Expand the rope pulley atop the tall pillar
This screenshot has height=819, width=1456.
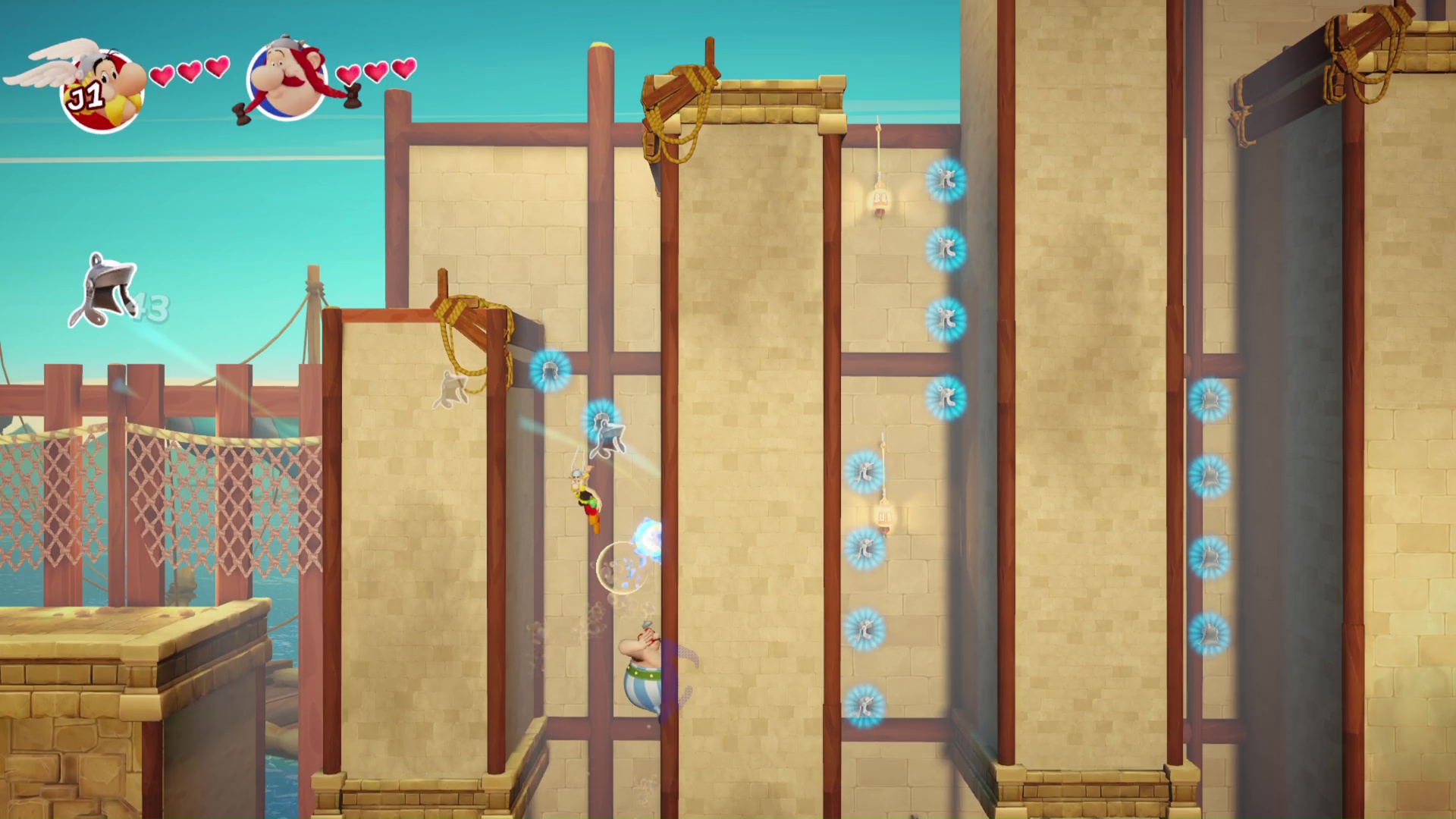679,95
